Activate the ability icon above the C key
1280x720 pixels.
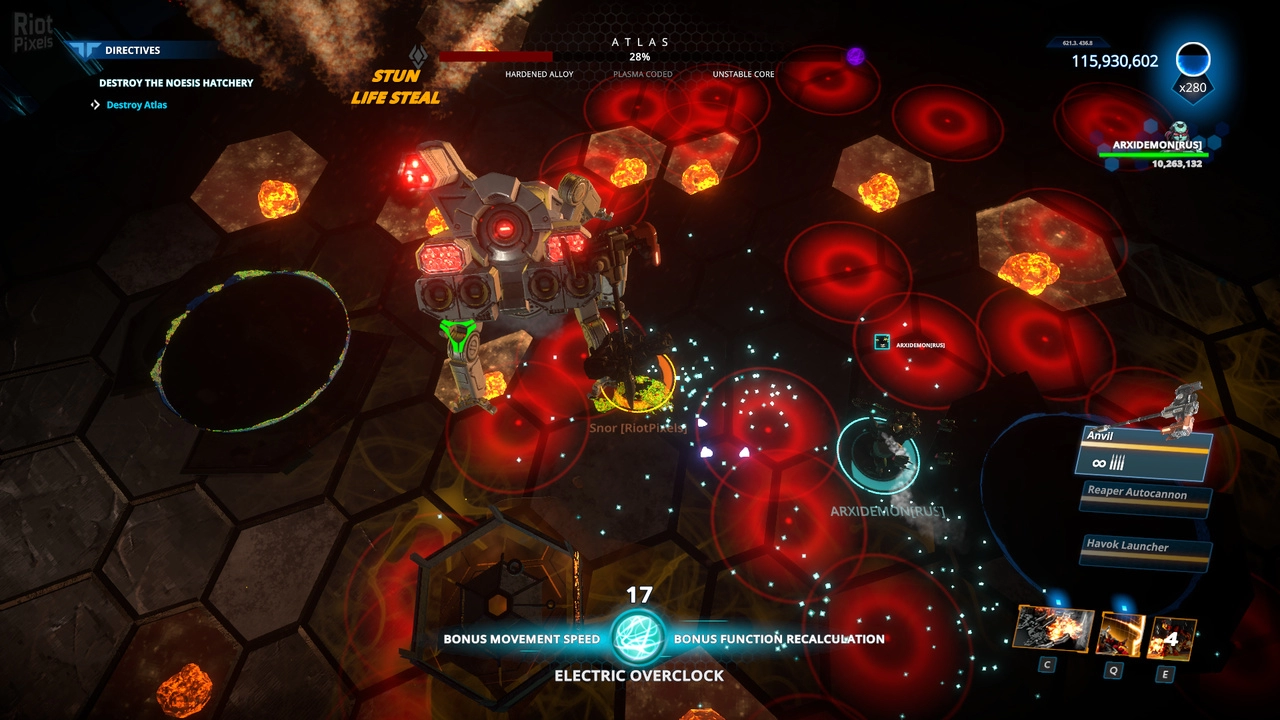1053,630
